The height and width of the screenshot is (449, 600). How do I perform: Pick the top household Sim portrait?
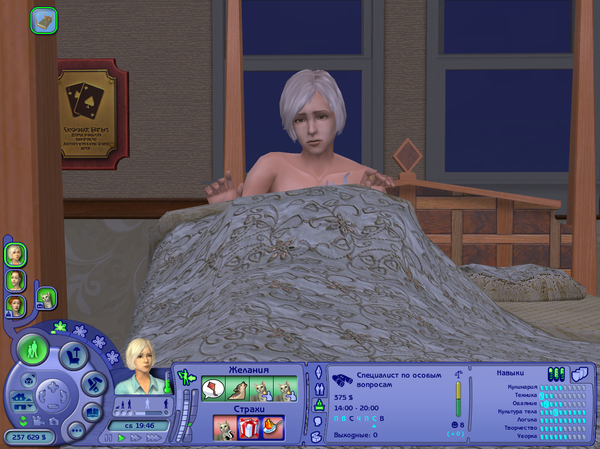coord(16,254)
